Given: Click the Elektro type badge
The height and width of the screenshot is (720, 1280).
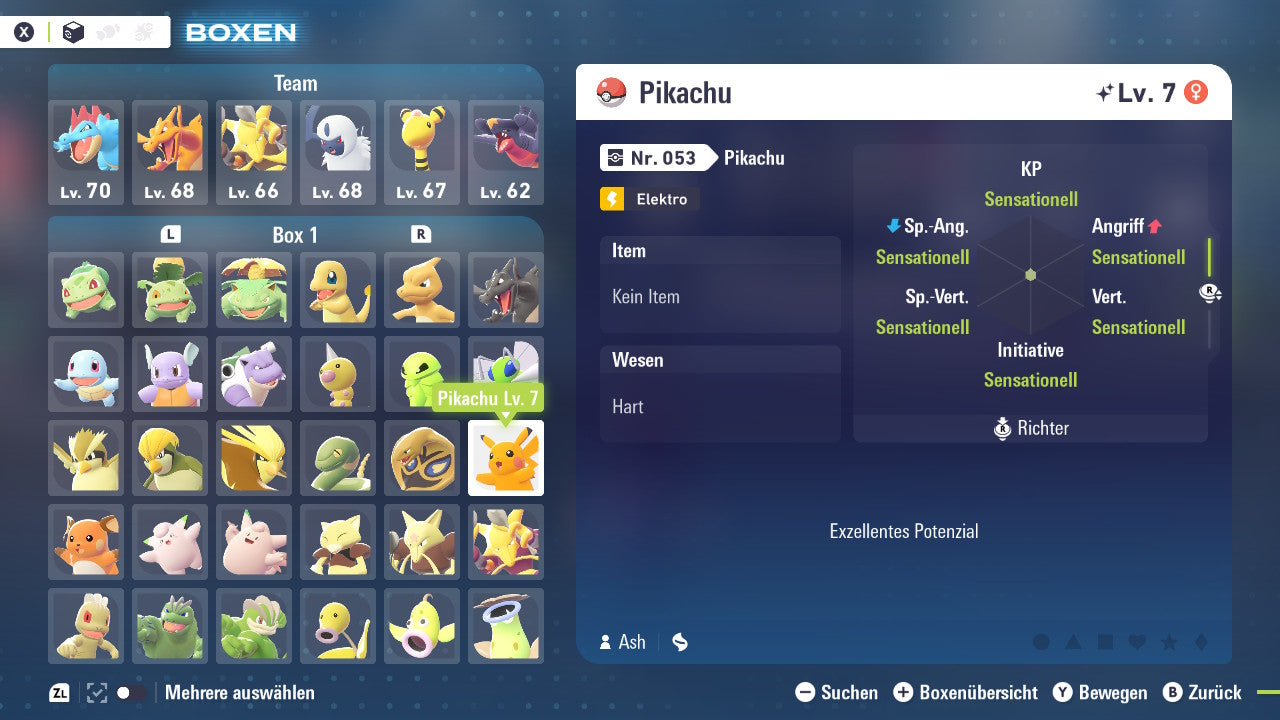Looking at the screenshot, I should 649,199.
